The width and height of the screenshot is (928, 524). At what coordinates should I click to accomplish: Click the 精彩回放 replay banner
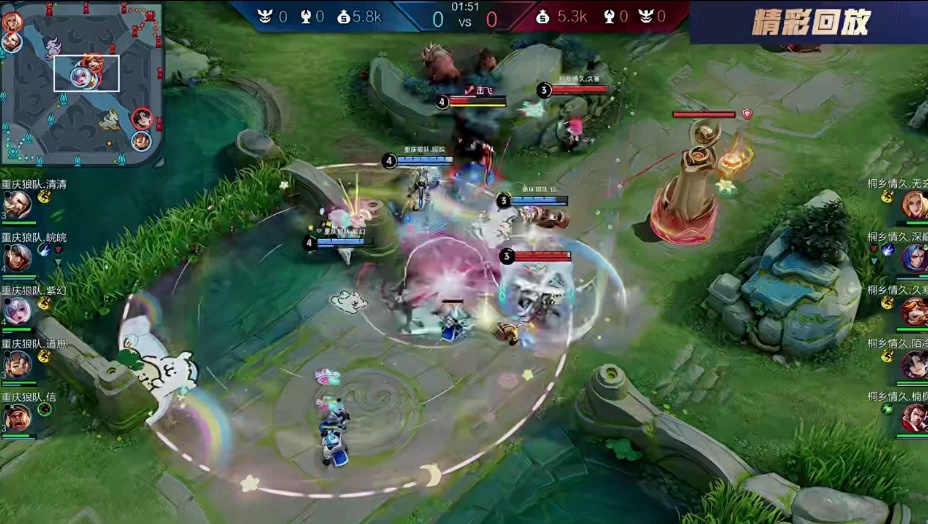(810, 21)
